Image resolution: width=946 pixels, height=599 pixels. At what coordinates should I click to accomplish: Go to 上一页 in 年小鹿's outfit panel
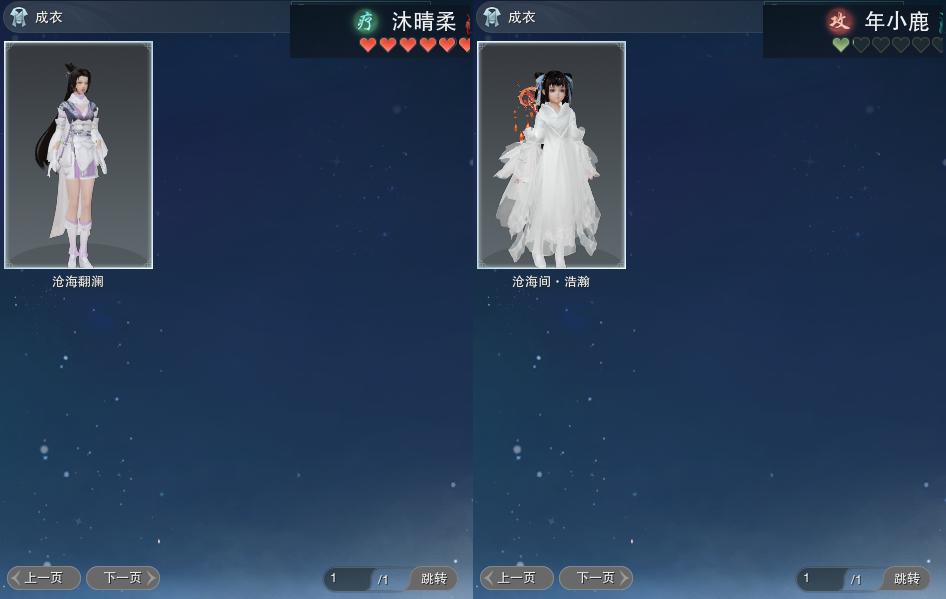[517, 578]
